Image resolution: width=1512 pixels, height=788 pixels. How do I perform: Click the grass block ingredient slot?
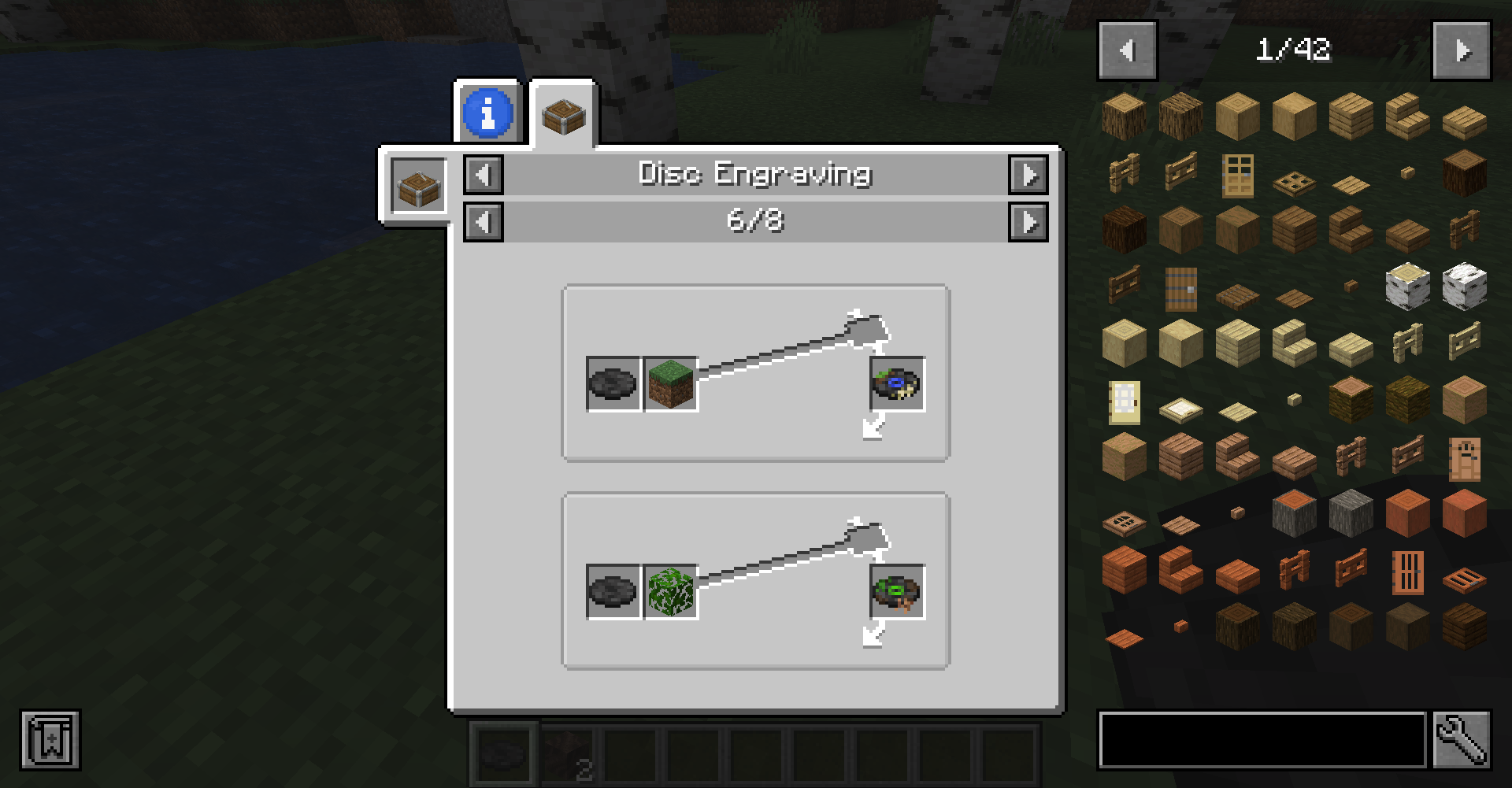[x=671, y=384]
